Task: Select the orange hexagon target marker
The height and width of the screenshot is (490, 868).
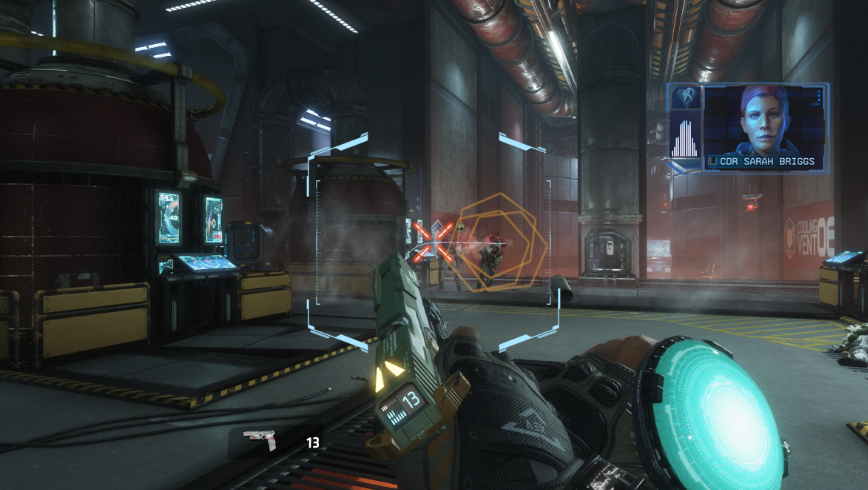Action: [498, 243]
